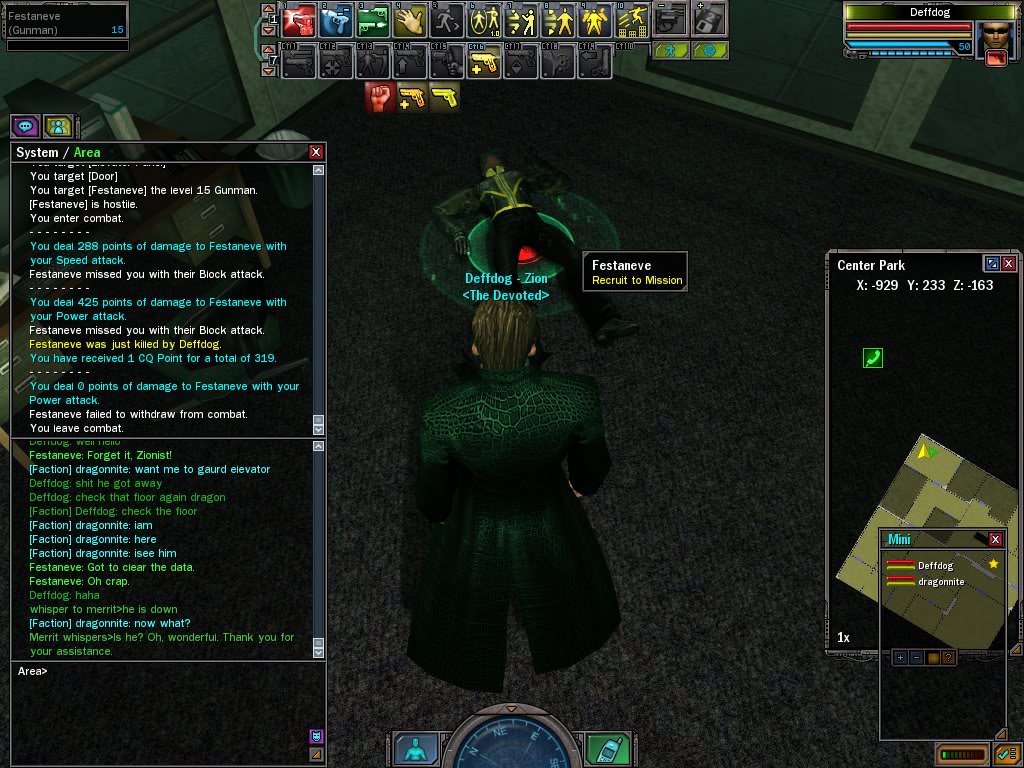
Task: Open the team members icon tab
Action: point(58,126)
